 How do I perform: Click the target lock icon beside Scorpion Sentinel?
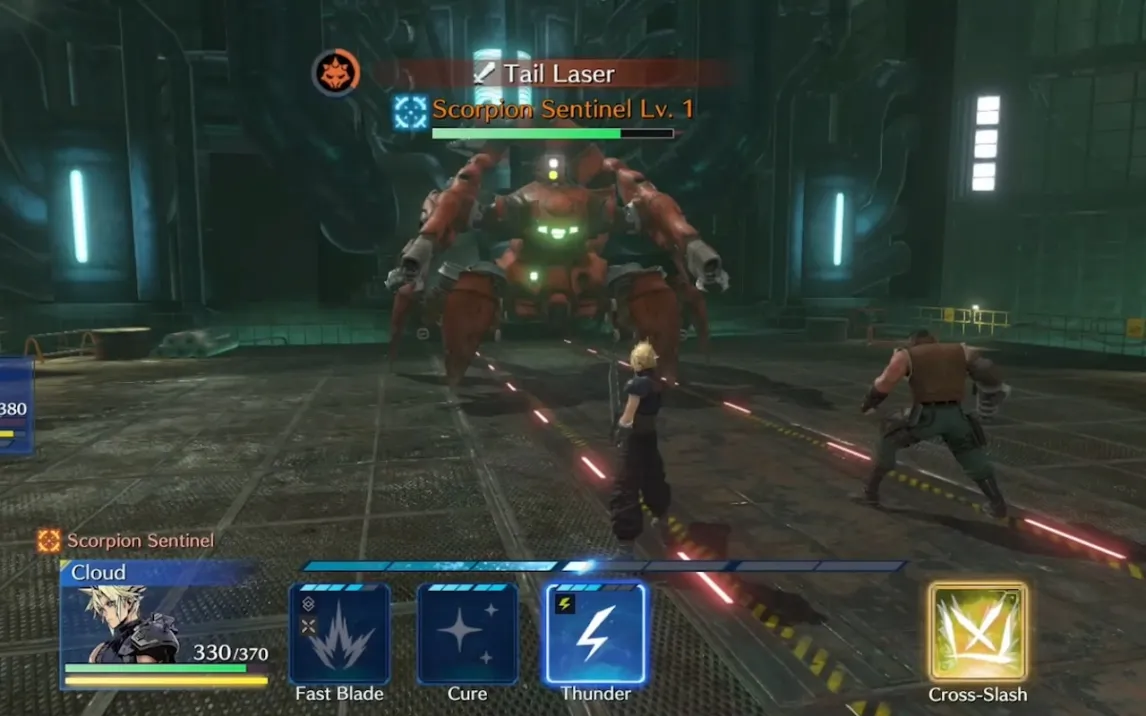410,111
